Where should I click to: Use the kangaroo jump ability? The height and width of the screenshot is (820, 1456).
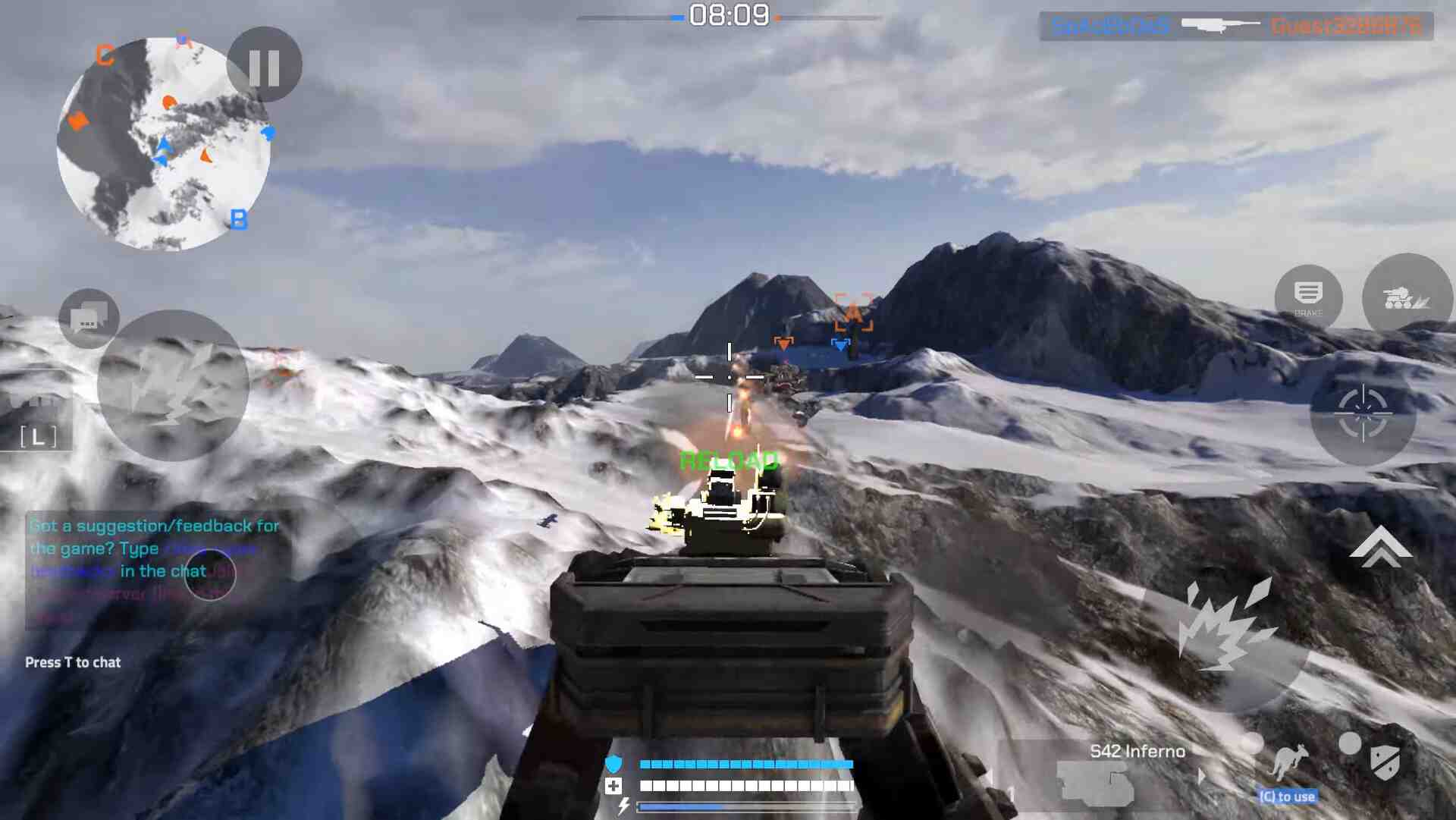(x=1288, y=762)
